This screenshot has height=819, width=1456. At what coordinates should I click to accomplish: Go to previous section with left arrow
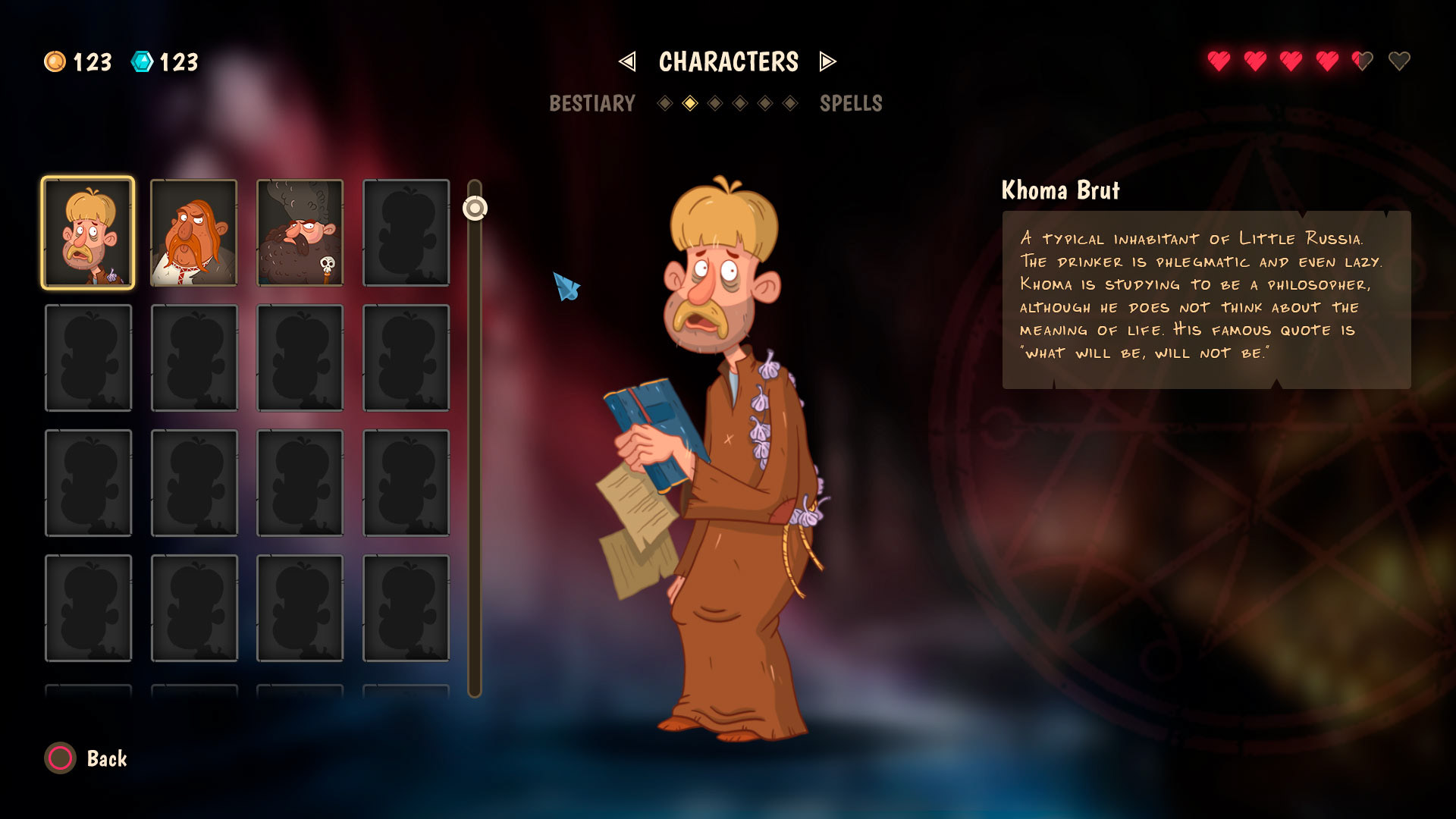(627, 61)
